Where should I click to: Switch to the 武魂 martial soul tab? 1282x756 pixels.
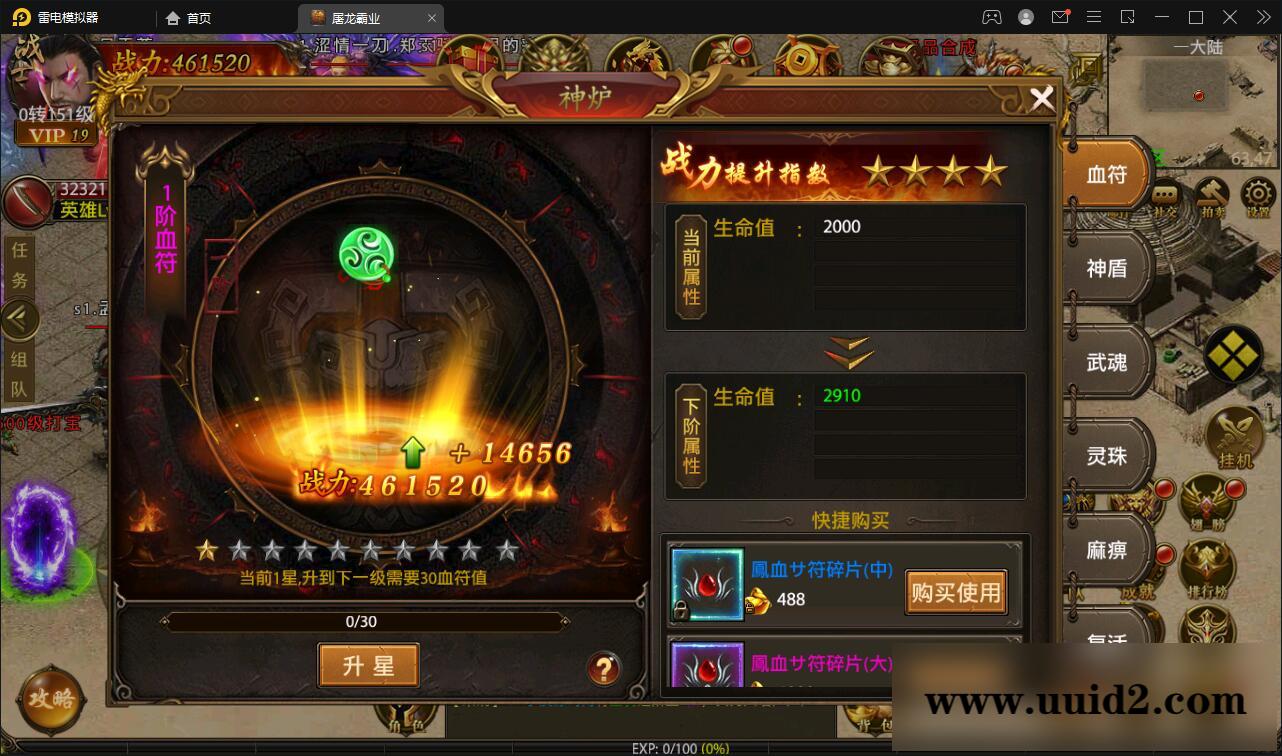click(1106, 362)
